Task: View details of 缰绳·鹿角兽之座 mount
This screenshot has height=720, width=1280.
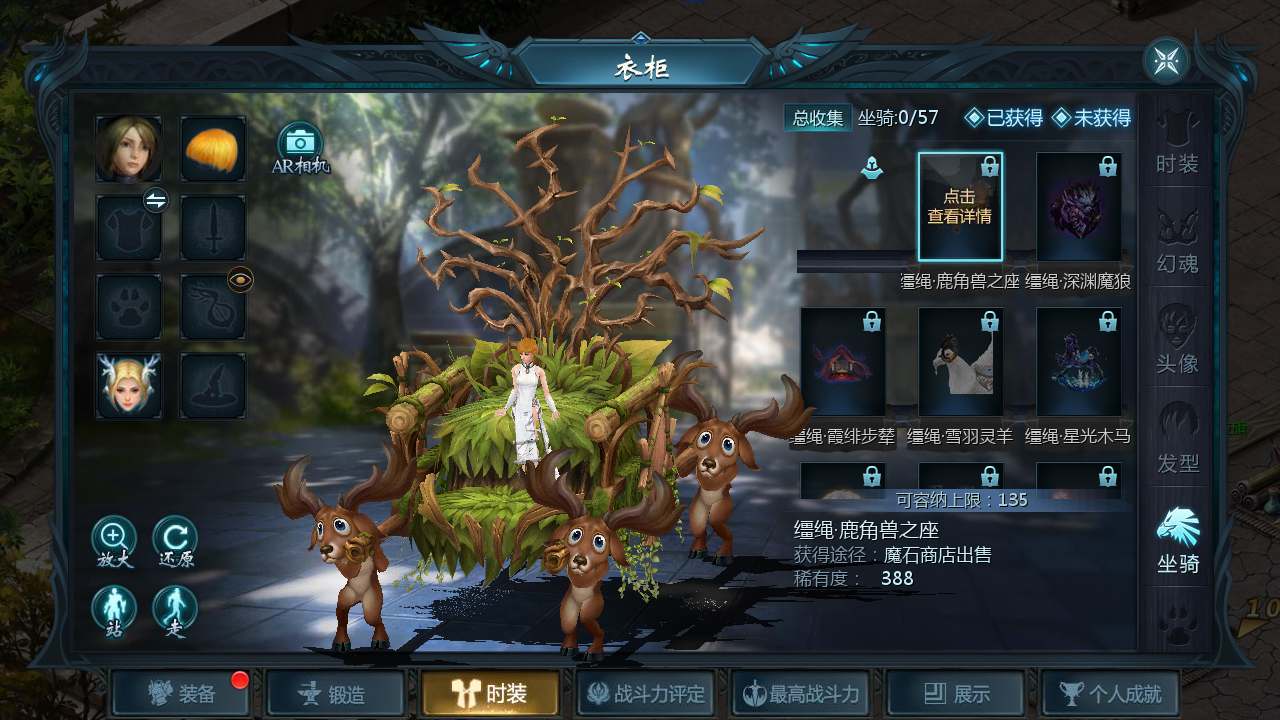Action: tap(960, 207)
